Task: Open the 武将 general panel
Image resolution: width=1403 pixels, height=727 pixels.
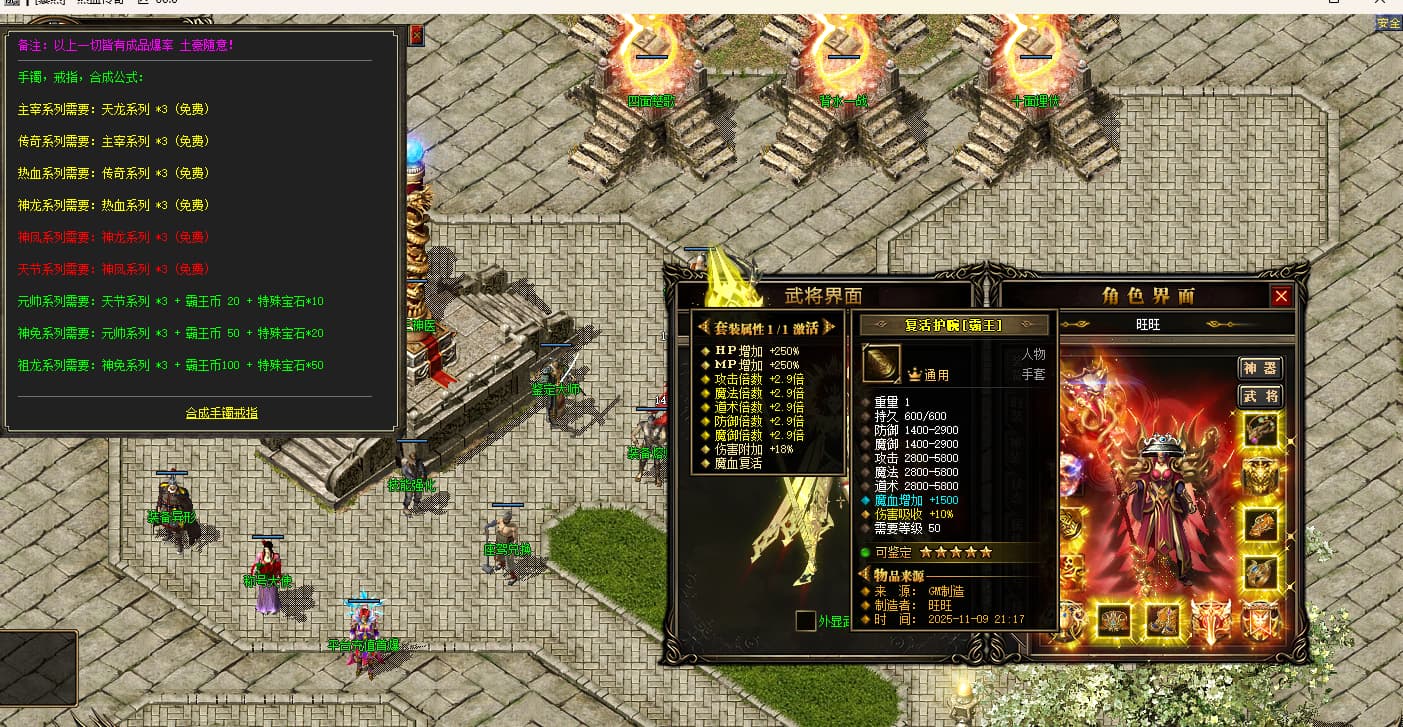Action: pyautogui.click(x=1259, y=397)
